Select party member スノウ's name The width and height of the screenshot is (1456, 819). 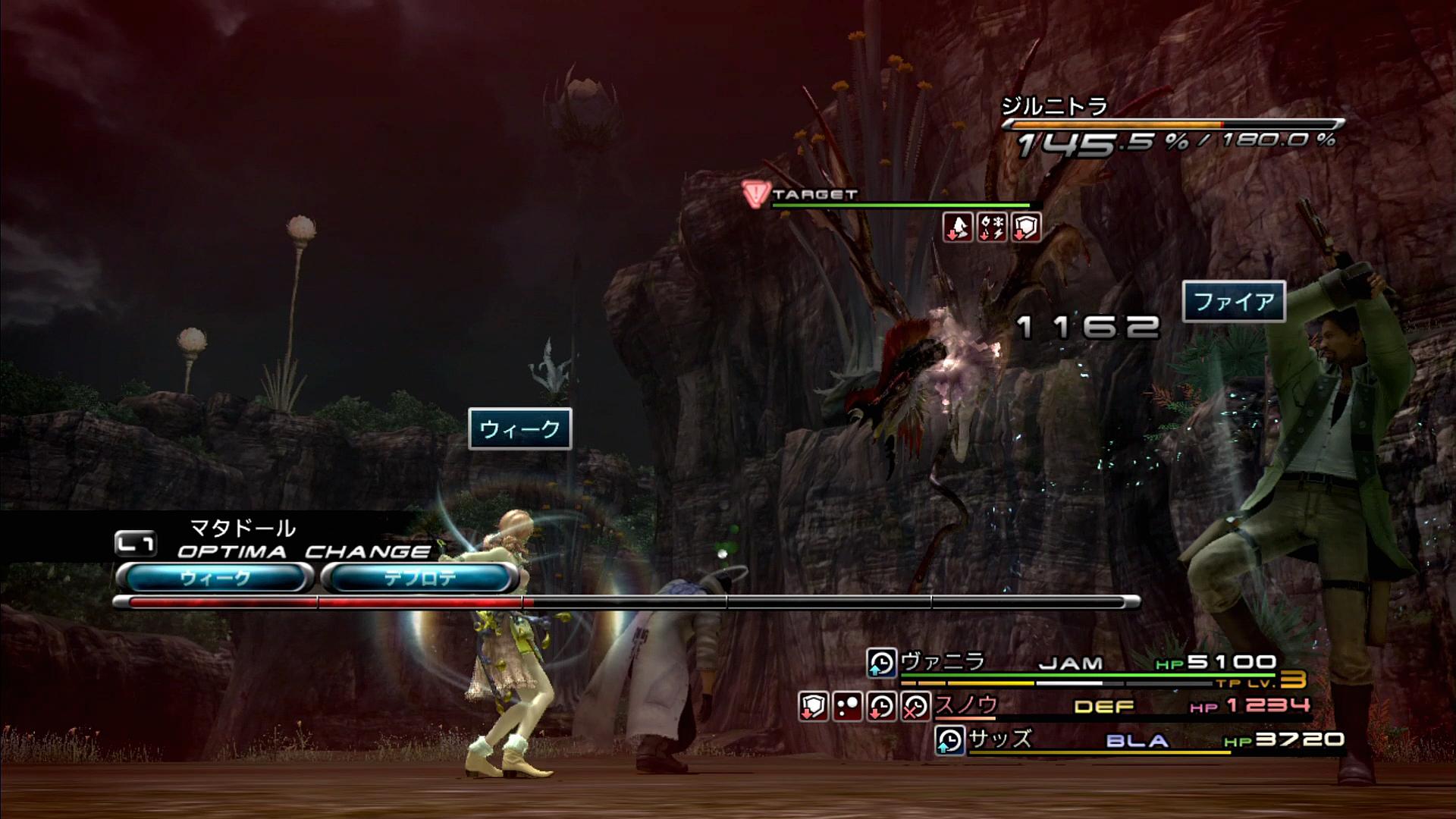click(966, 706)
